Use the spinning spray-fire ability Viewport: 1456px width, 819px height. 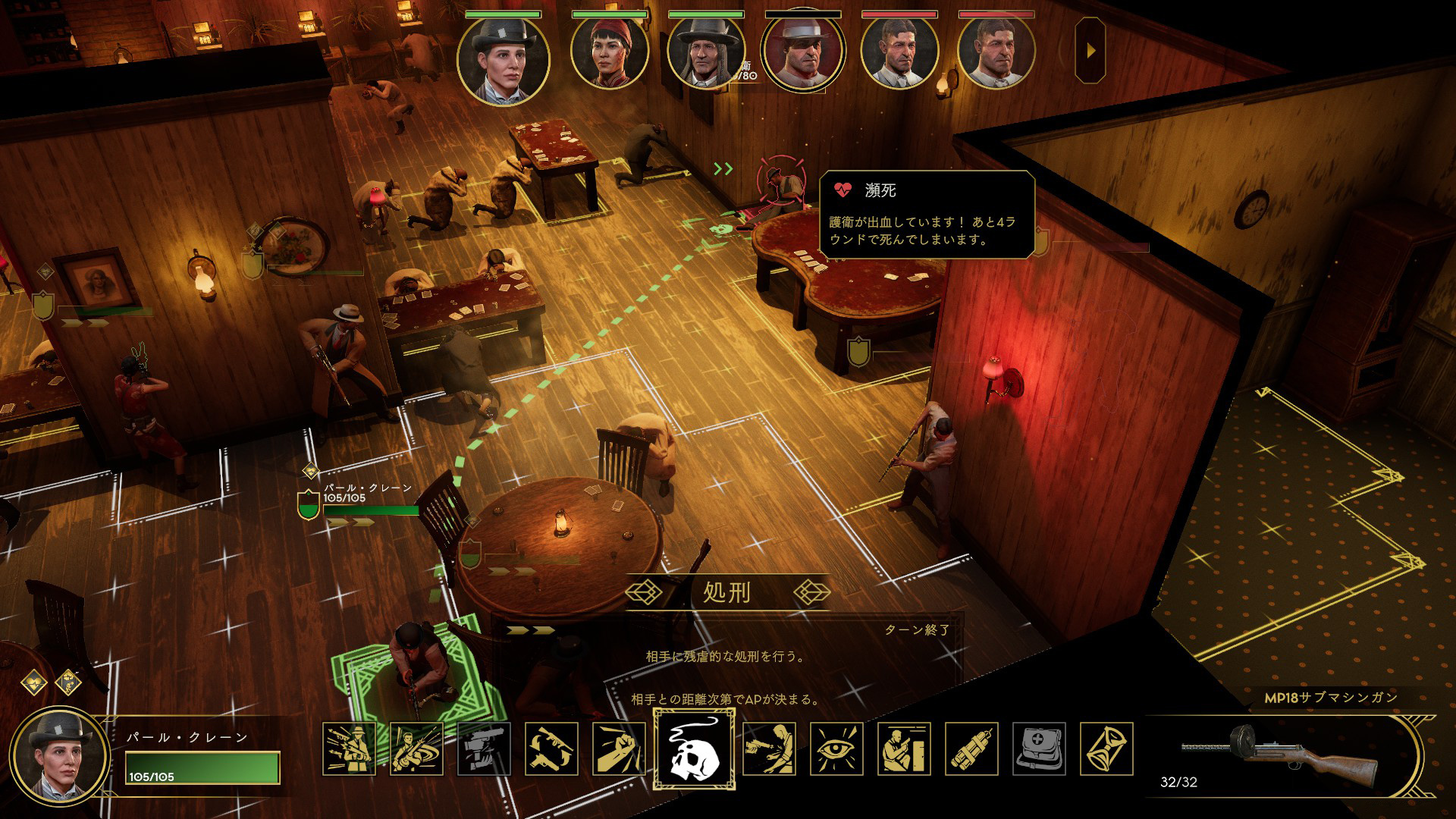coord(416,749)
